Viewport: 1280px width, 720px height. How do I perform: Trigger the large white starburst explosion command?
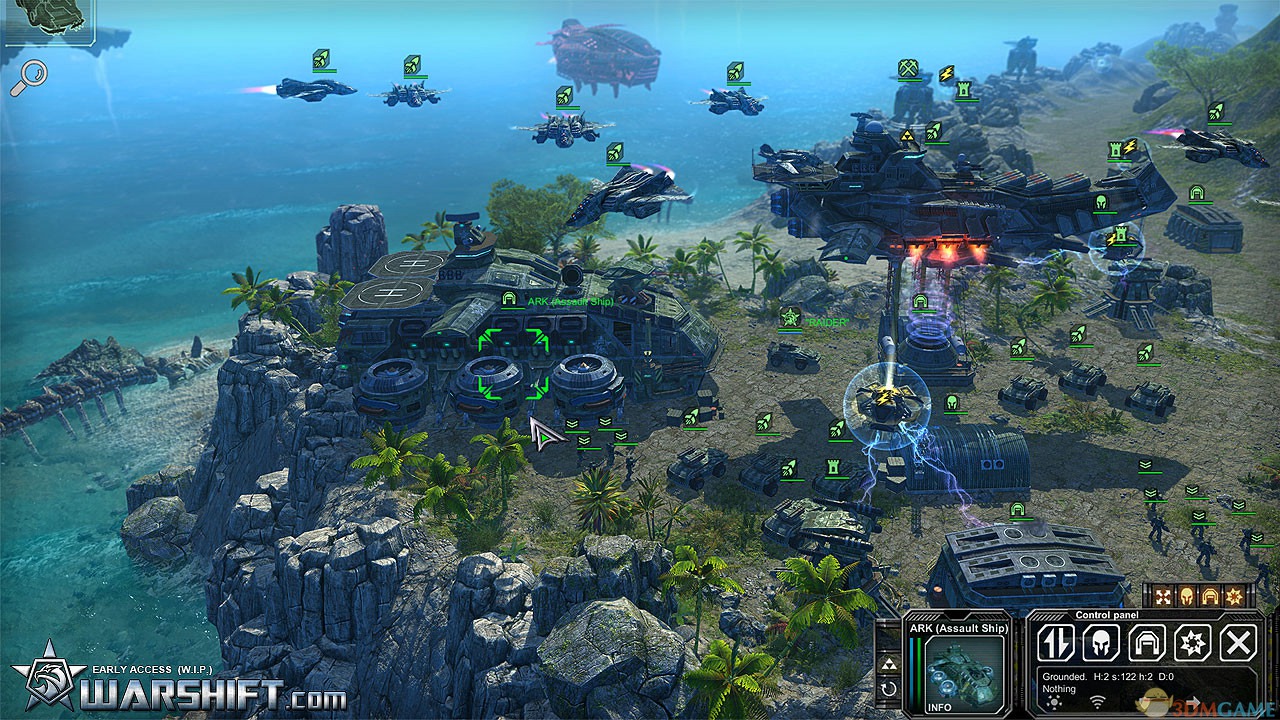(1193, 643)
